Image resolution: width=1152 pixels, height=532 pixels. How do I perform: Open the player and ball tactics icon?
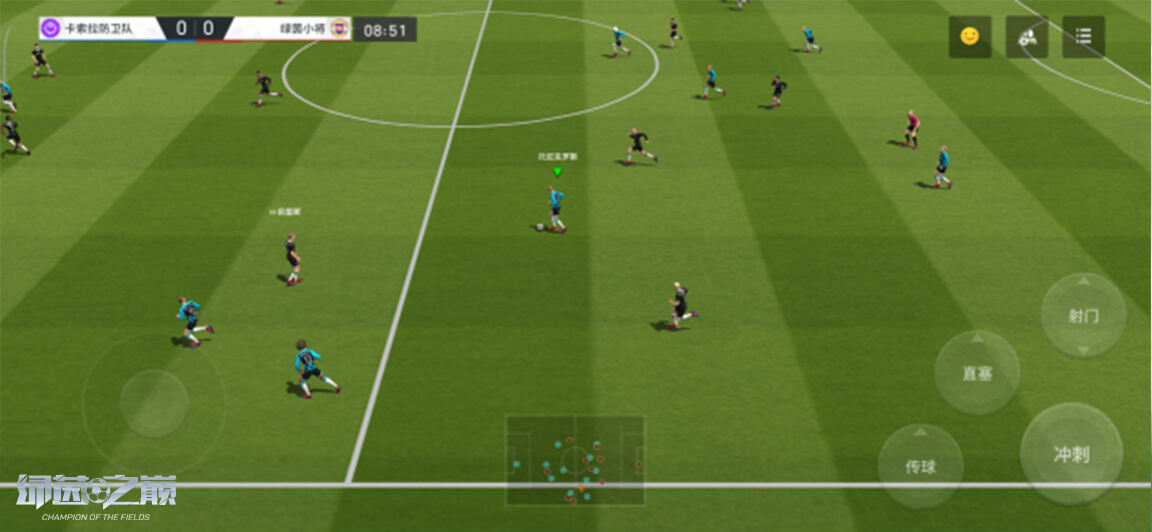(x=1026, y=37)
